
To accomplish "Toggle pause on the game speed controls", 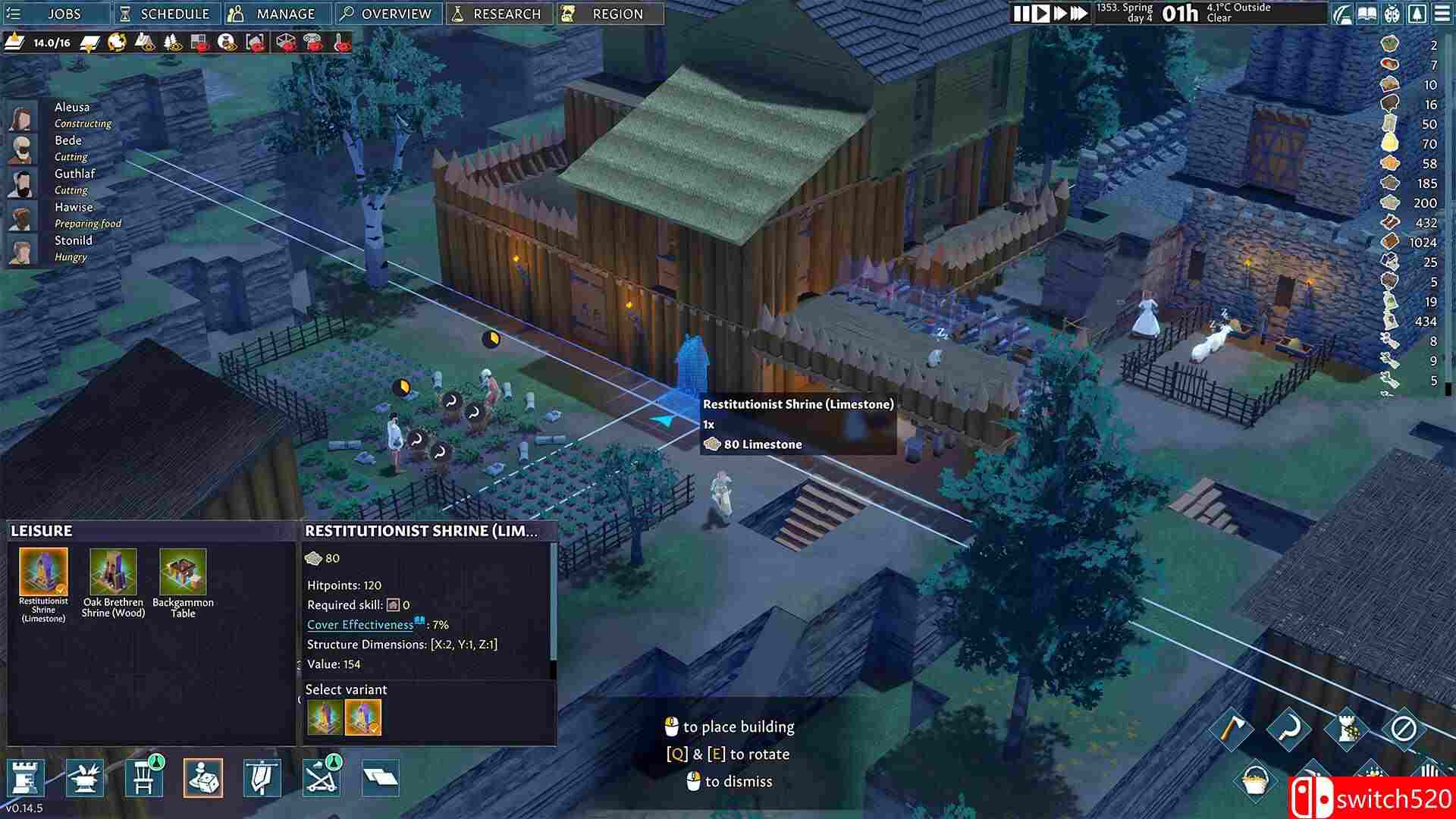I will point(1021,12).
